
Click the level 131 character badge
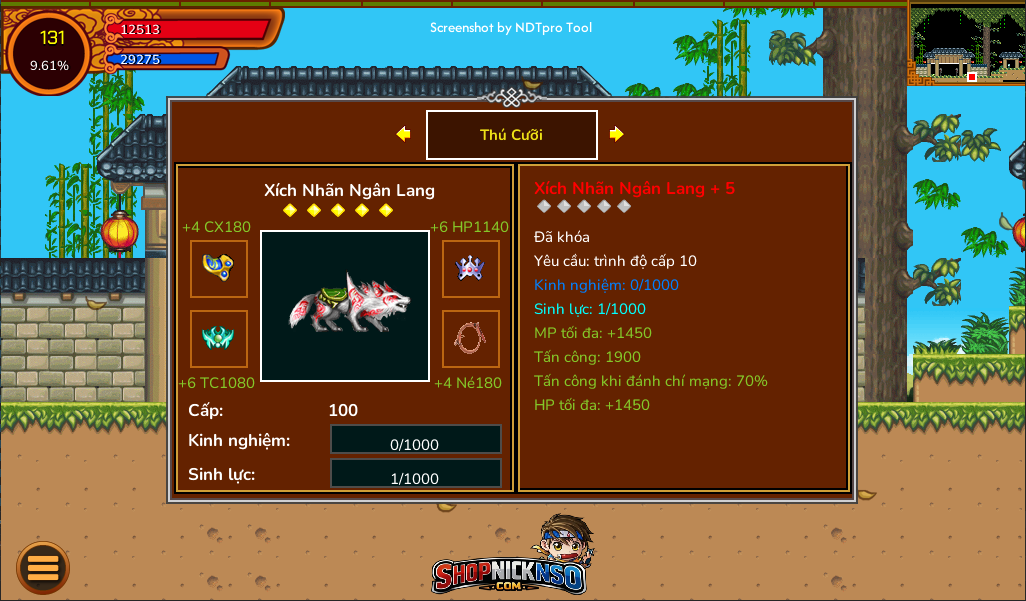pos(50,50)
